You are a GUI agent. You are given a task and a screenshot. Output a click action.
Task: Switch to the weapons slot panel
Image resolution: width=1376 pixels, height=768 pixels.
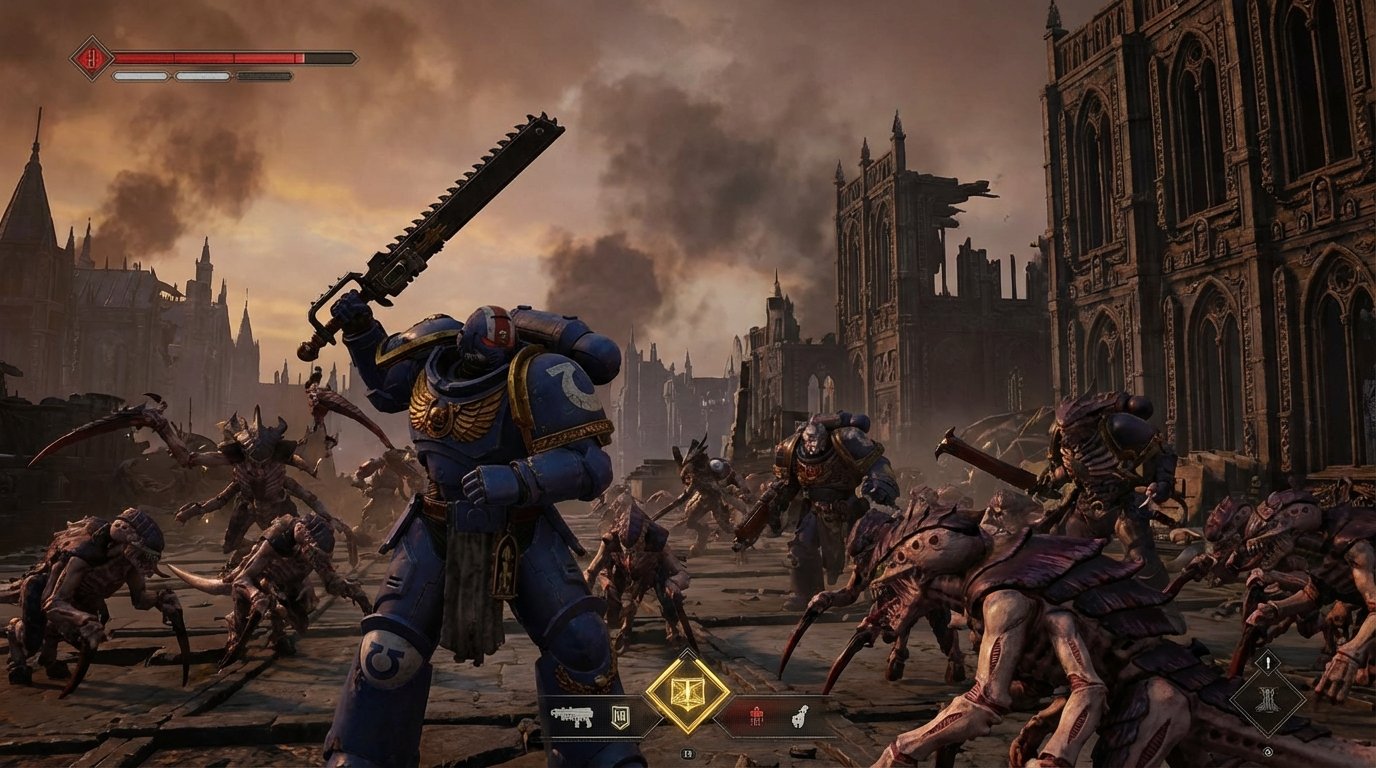[x=596, y=718]
